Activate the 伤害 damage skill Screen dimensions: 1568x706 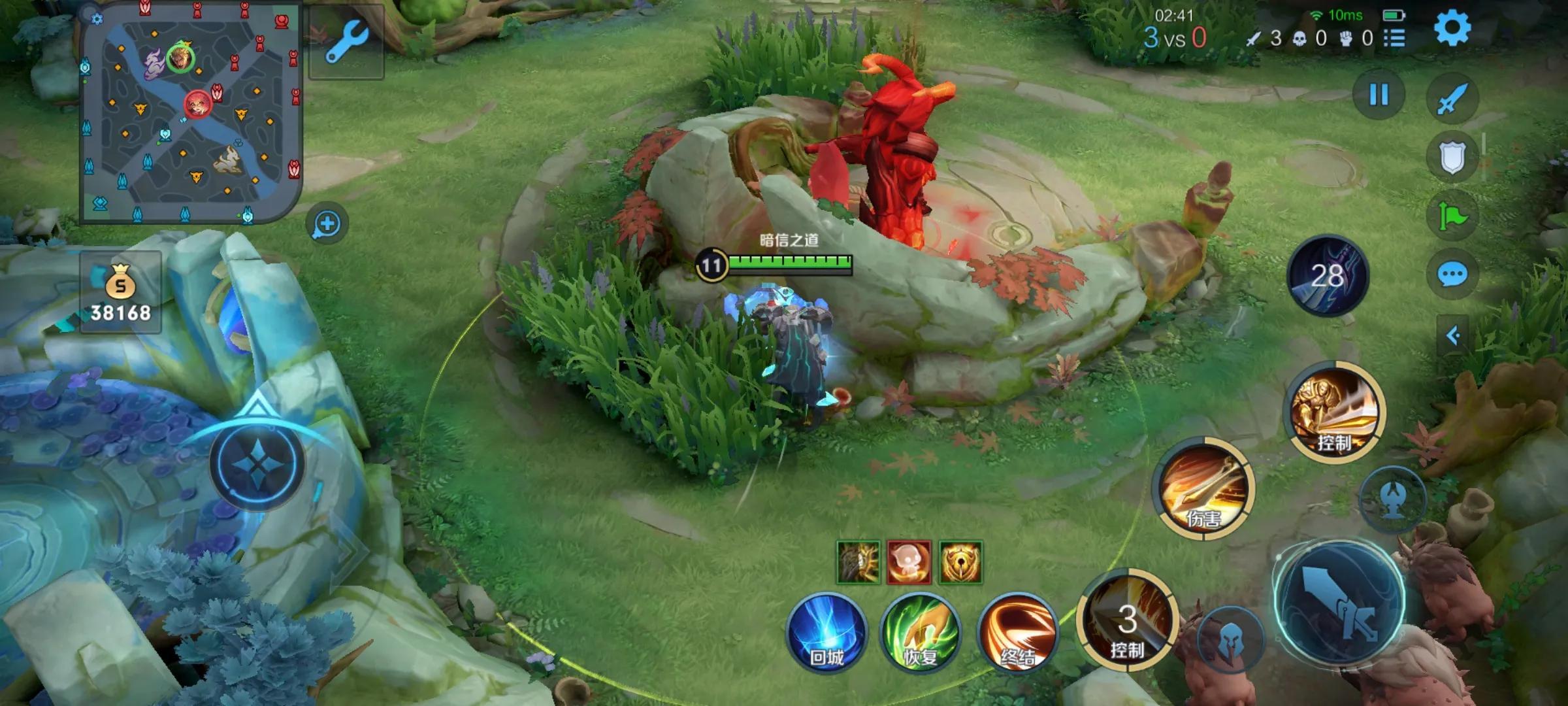tap(1204, 488)
